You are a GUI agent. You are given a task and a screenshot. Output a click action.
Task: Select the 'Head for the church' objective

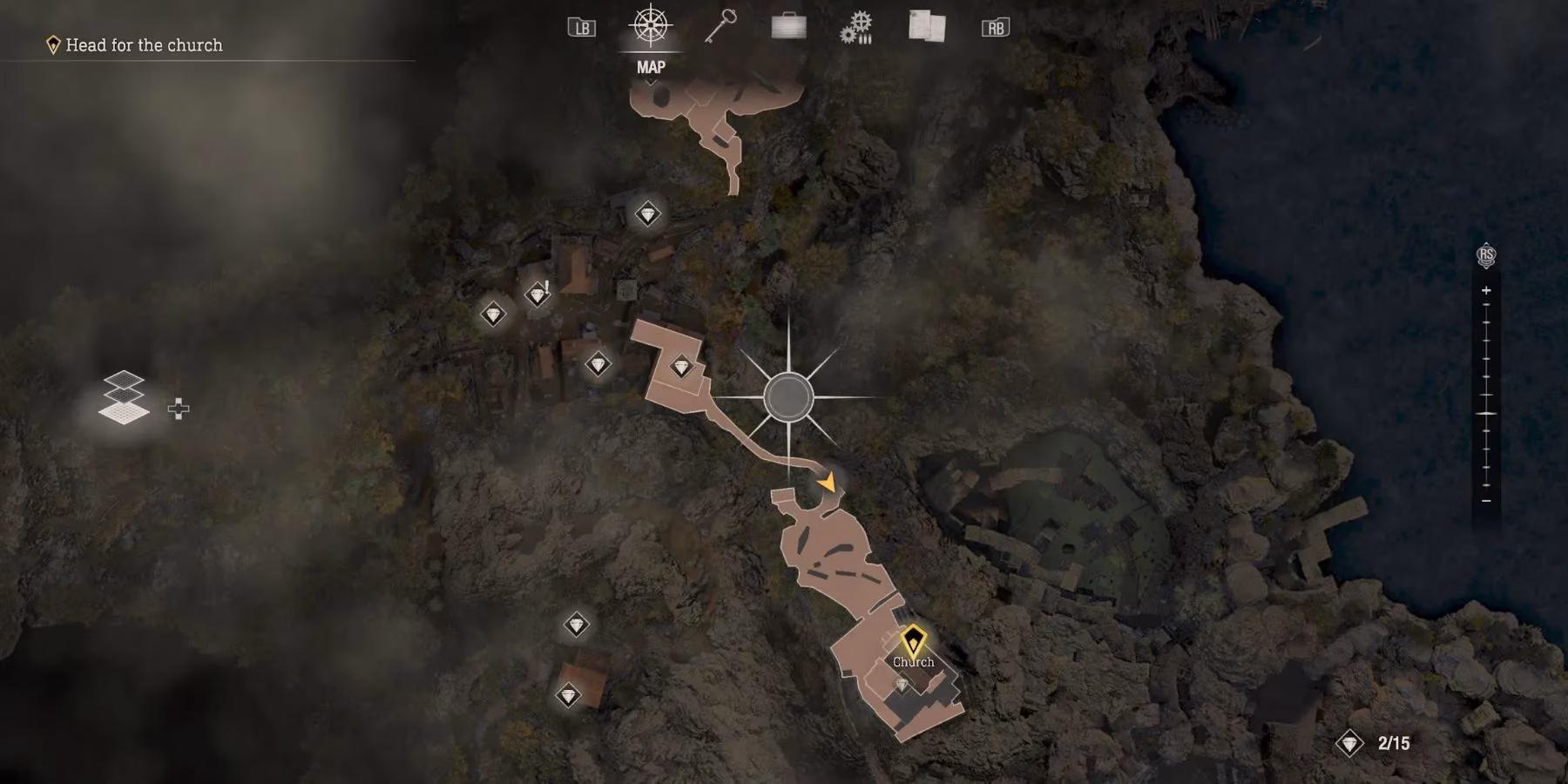click(x=144, y=45)
